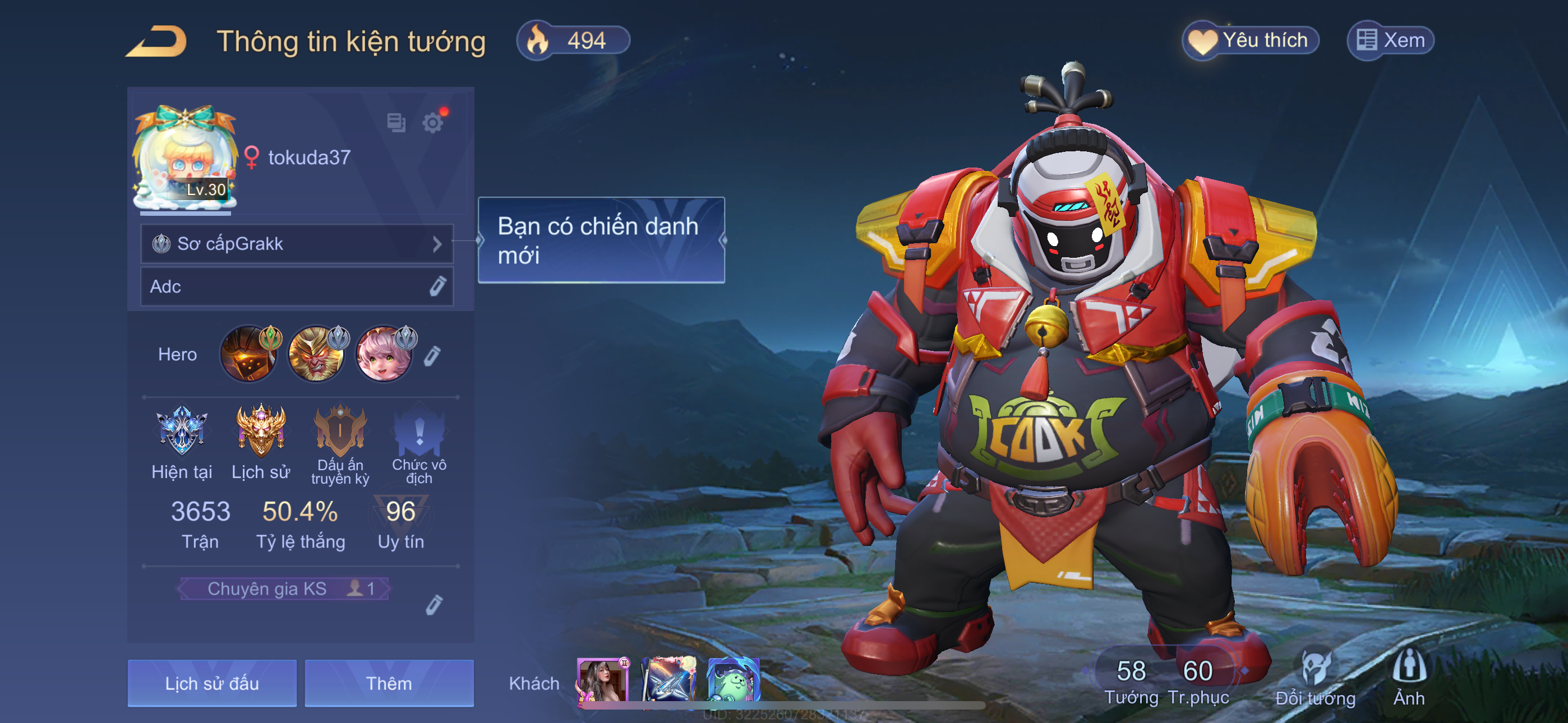Open the Sơ cấpGrakk title row
This screenshot has width=1568, height=723.
coord(297,244)
